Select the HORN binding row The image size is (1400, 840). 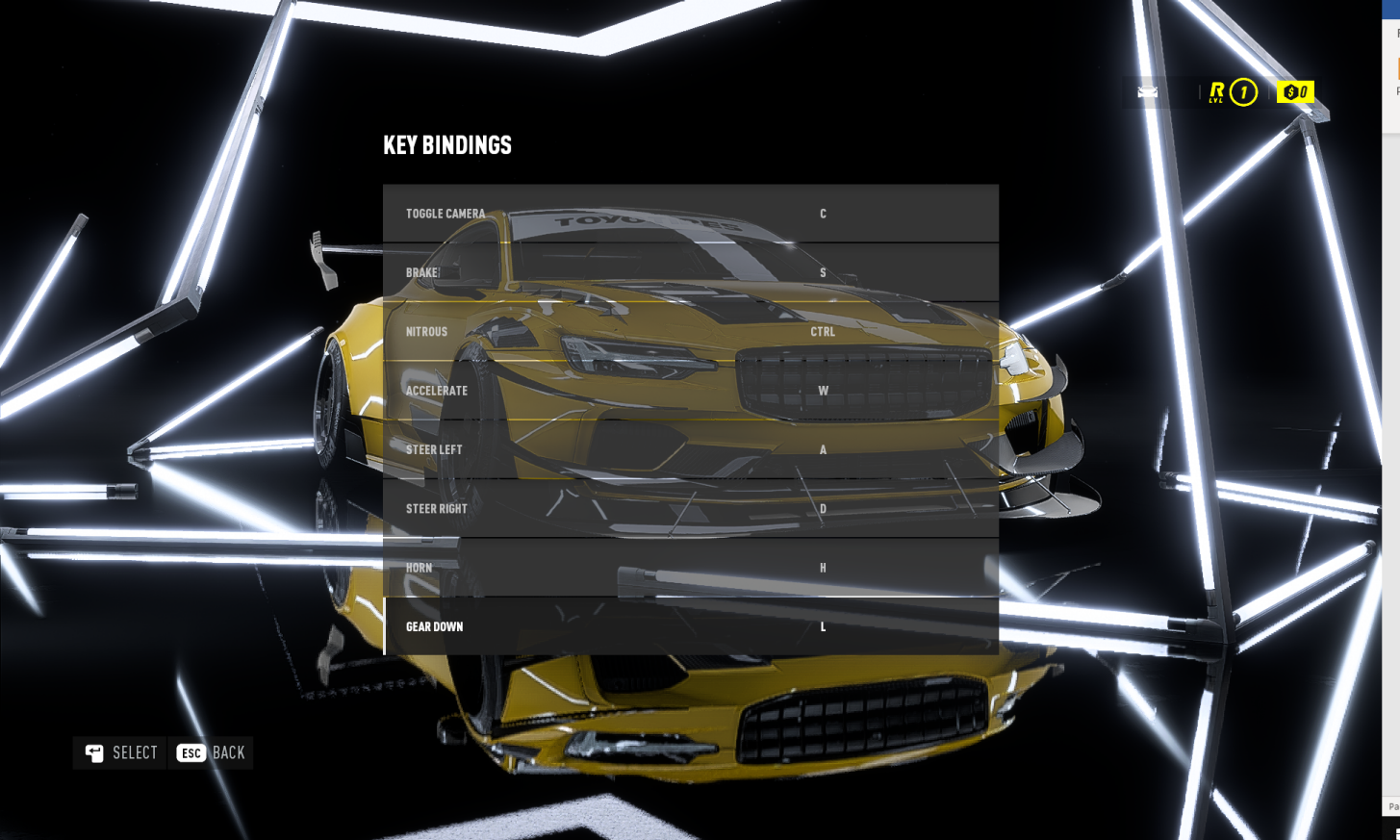(690, 568)
